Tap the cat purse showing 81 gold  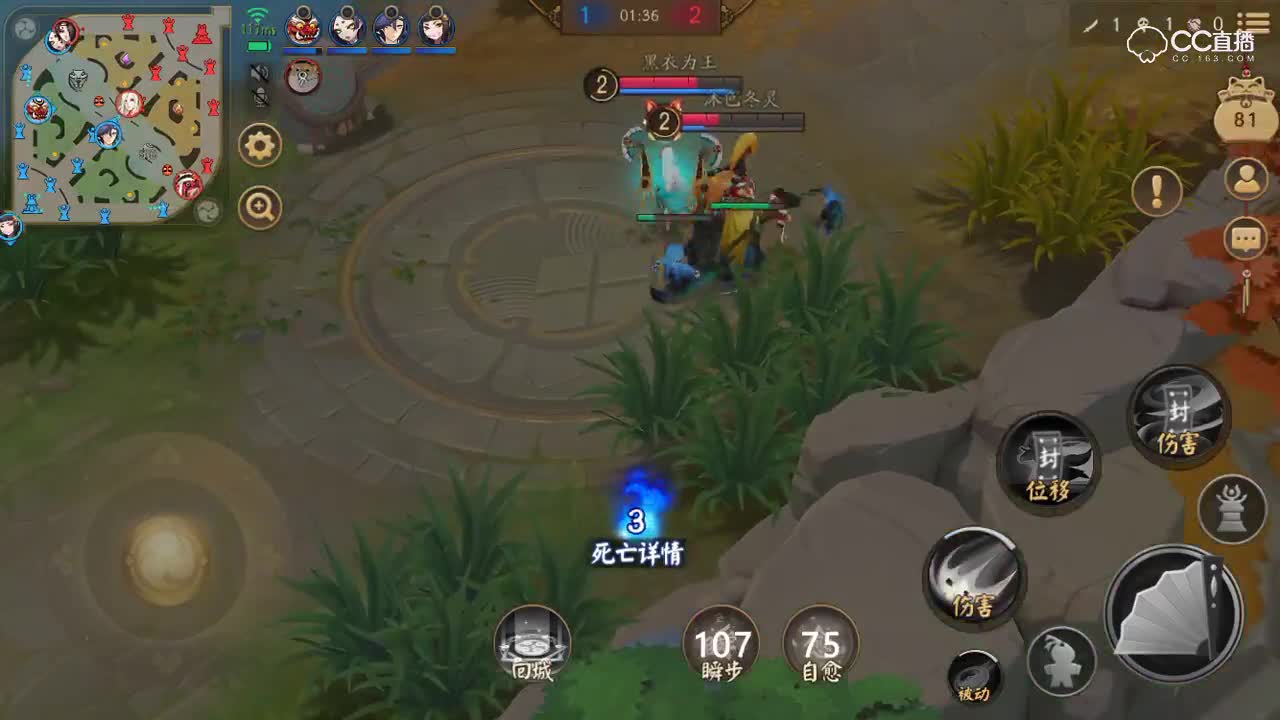click(1245, 115)
